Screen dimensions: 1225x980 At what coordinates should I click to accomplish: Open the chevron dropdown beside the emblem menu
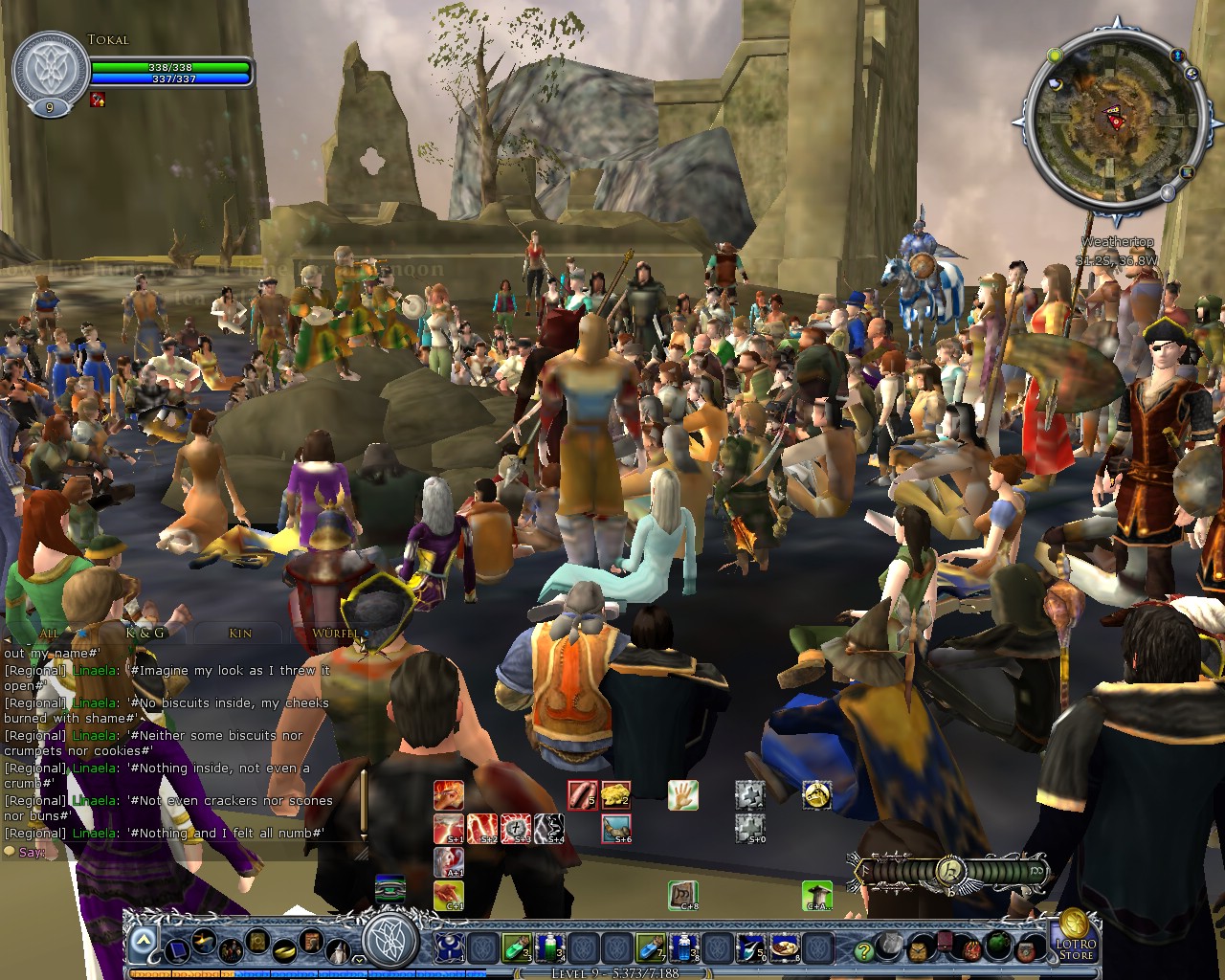click(x=358, y=958)
